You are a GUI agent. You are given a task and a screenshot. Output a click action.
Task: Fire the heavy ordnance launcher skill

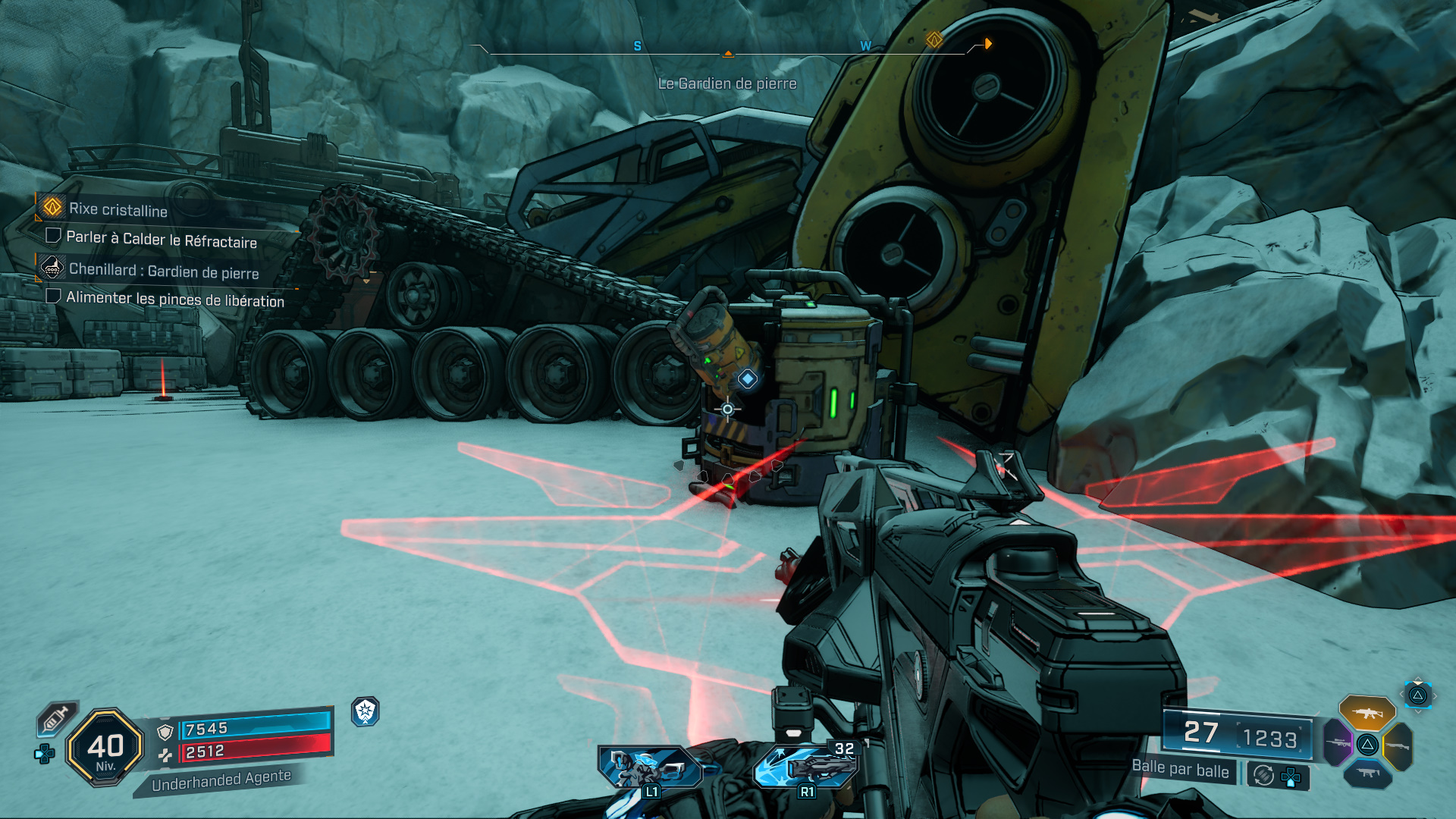tap(805, 766)
